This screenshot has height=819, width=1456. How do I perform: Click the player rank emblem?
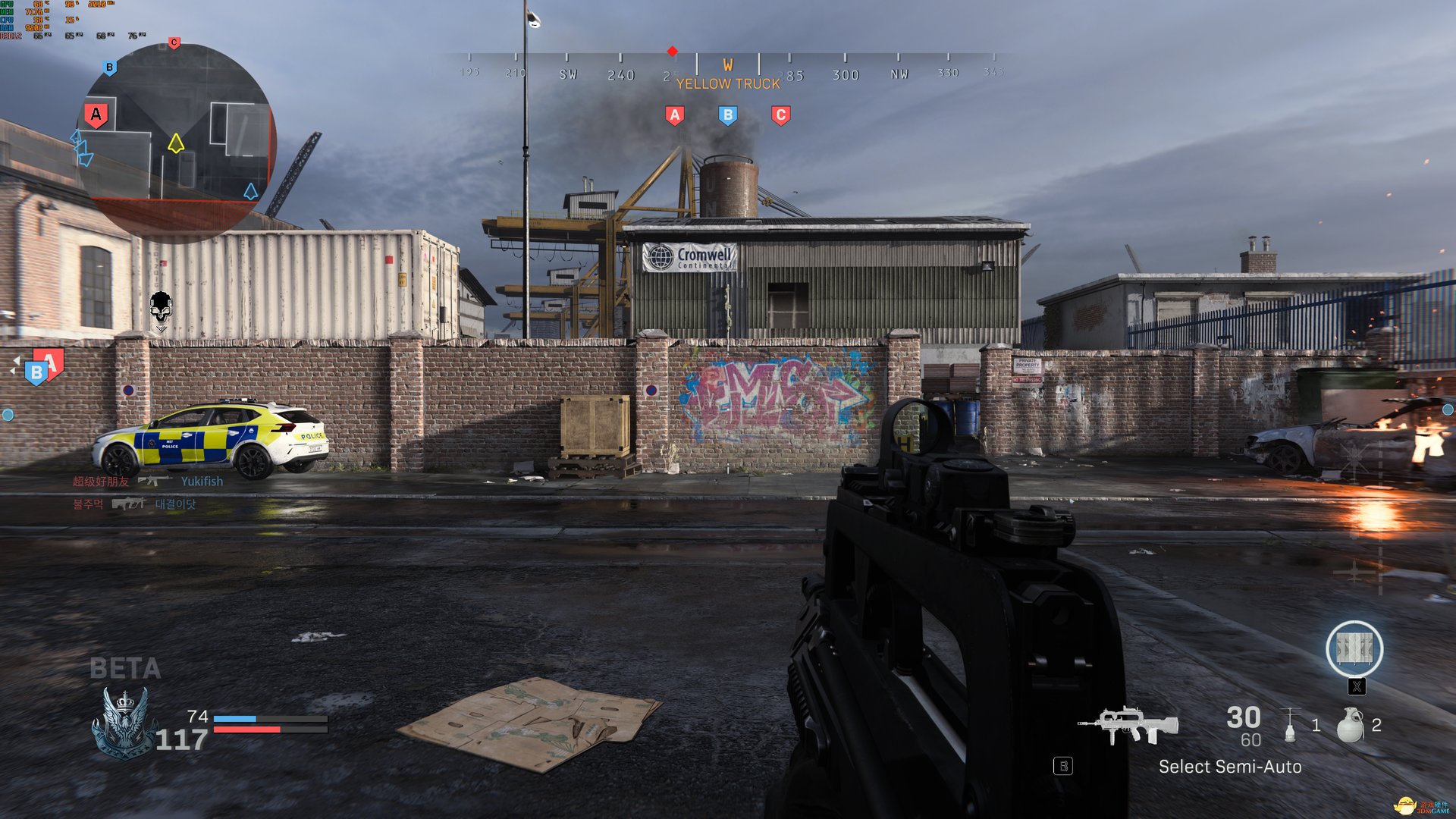coord(124,723)
